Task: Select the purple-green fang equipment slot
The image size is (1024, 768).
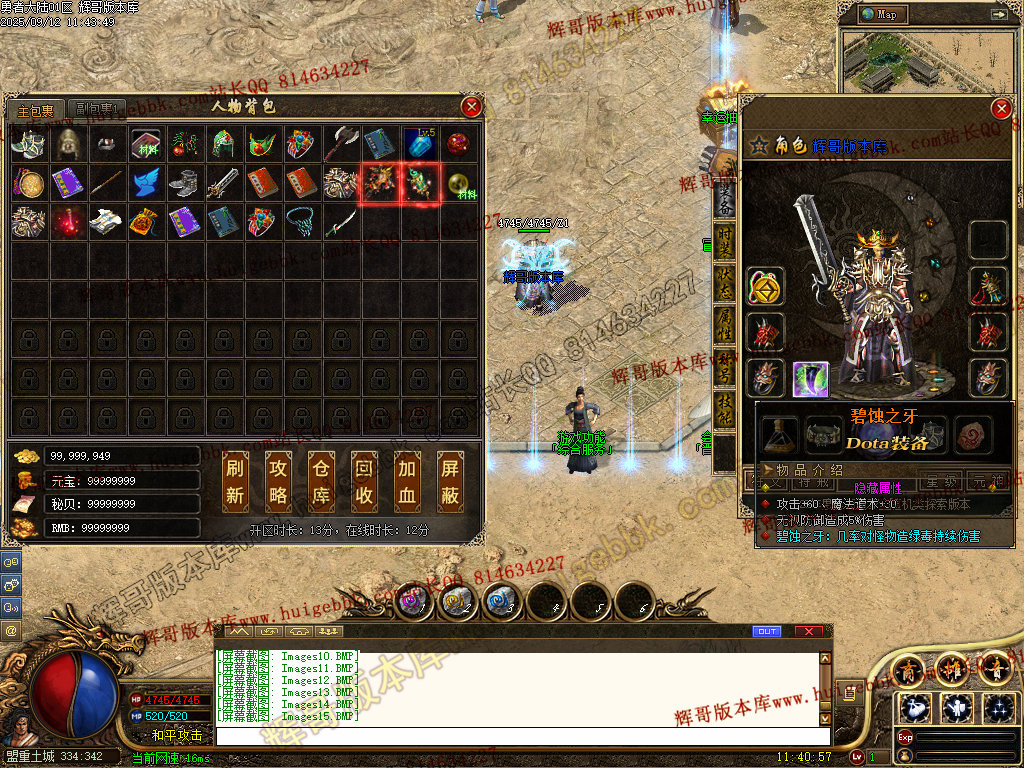Action: pos(810,379)
